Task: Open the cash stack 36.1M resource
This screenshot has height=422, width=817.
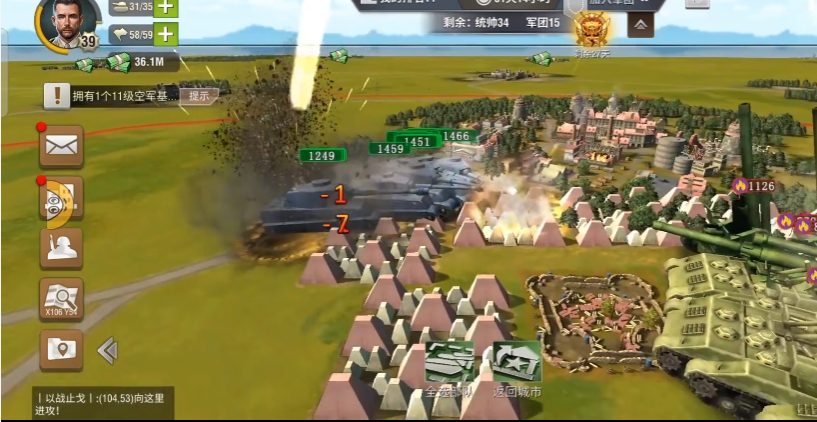Action: [x=133, y=62]
